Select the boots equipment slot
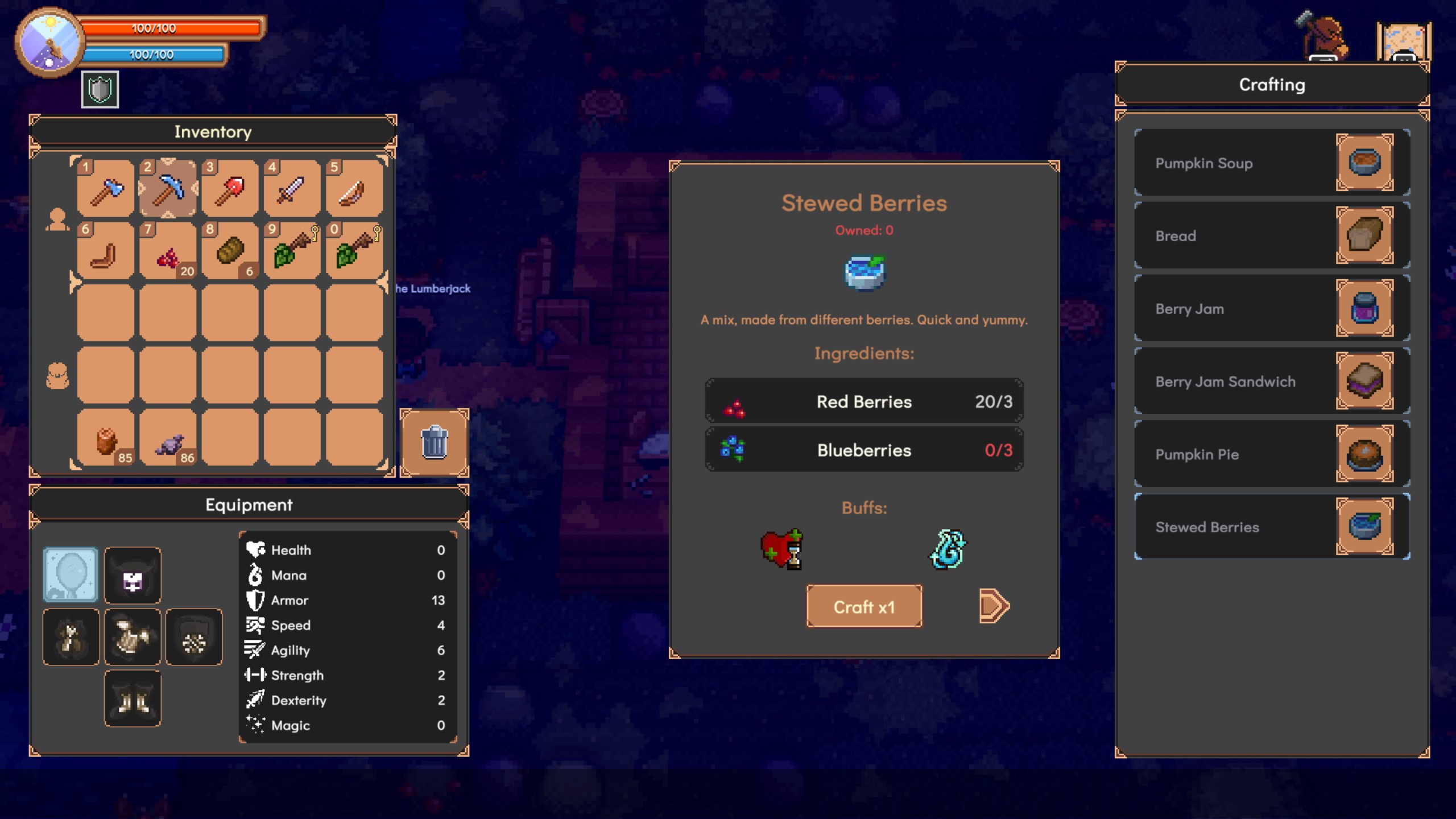The width and height of the screenshot is (1456, 819). coord(133,698)
